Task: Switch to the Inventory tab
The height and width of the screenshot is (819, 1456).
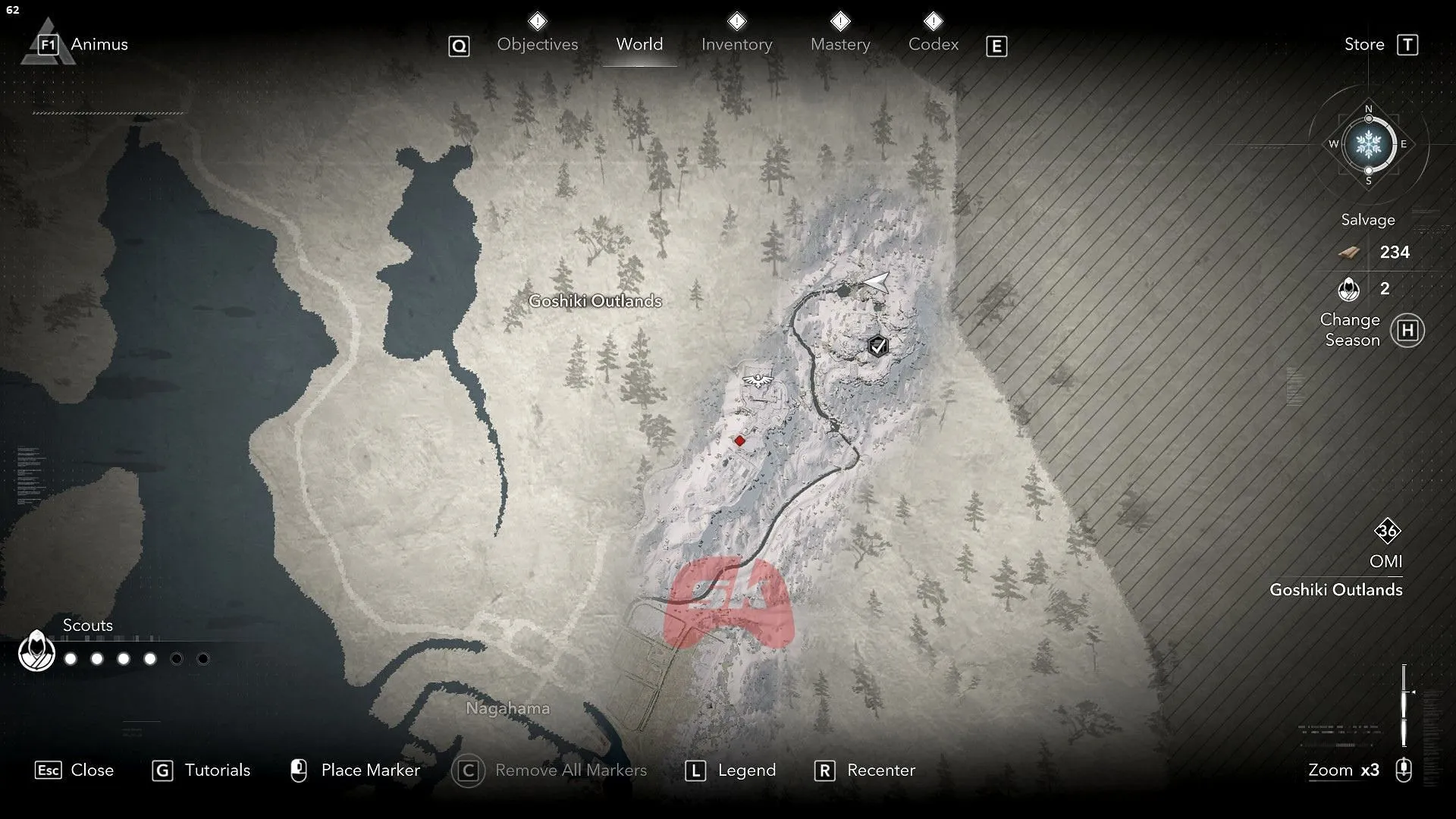Action: click(x=736, y=44)
